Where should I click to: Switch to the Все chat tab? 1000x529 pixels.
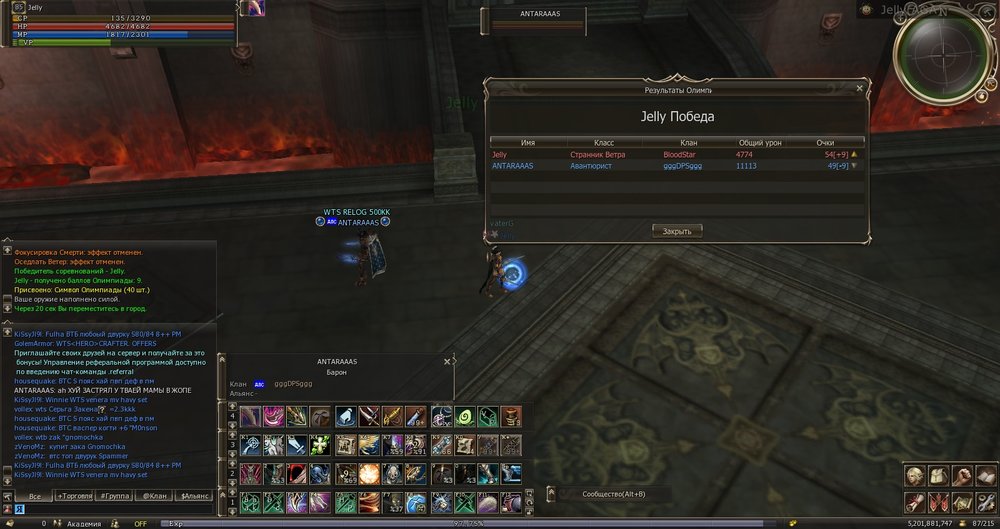click(x=35, y=496)
